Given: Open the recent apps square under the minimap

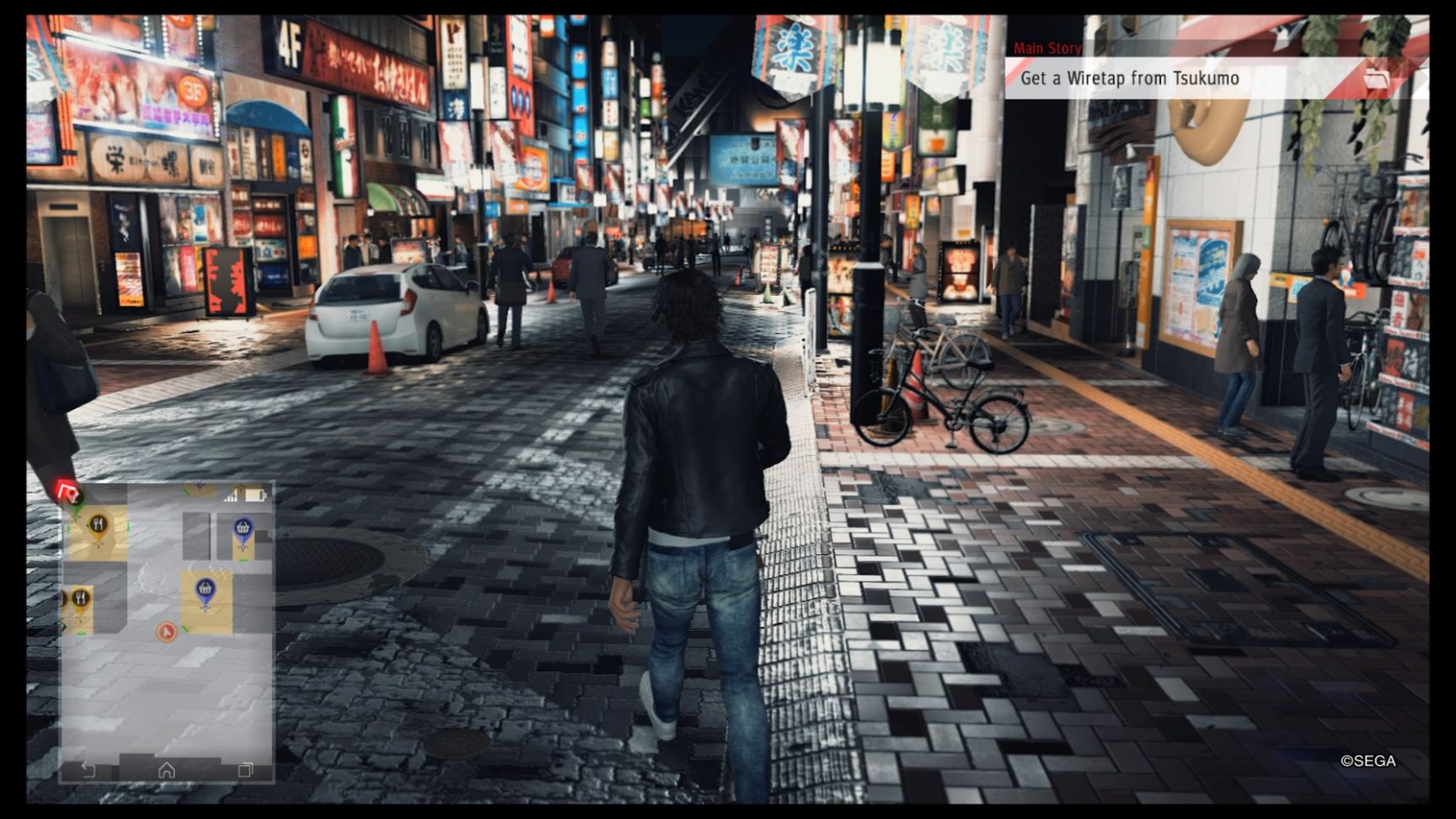Looking at the screenshot, I should pos(245,770).
